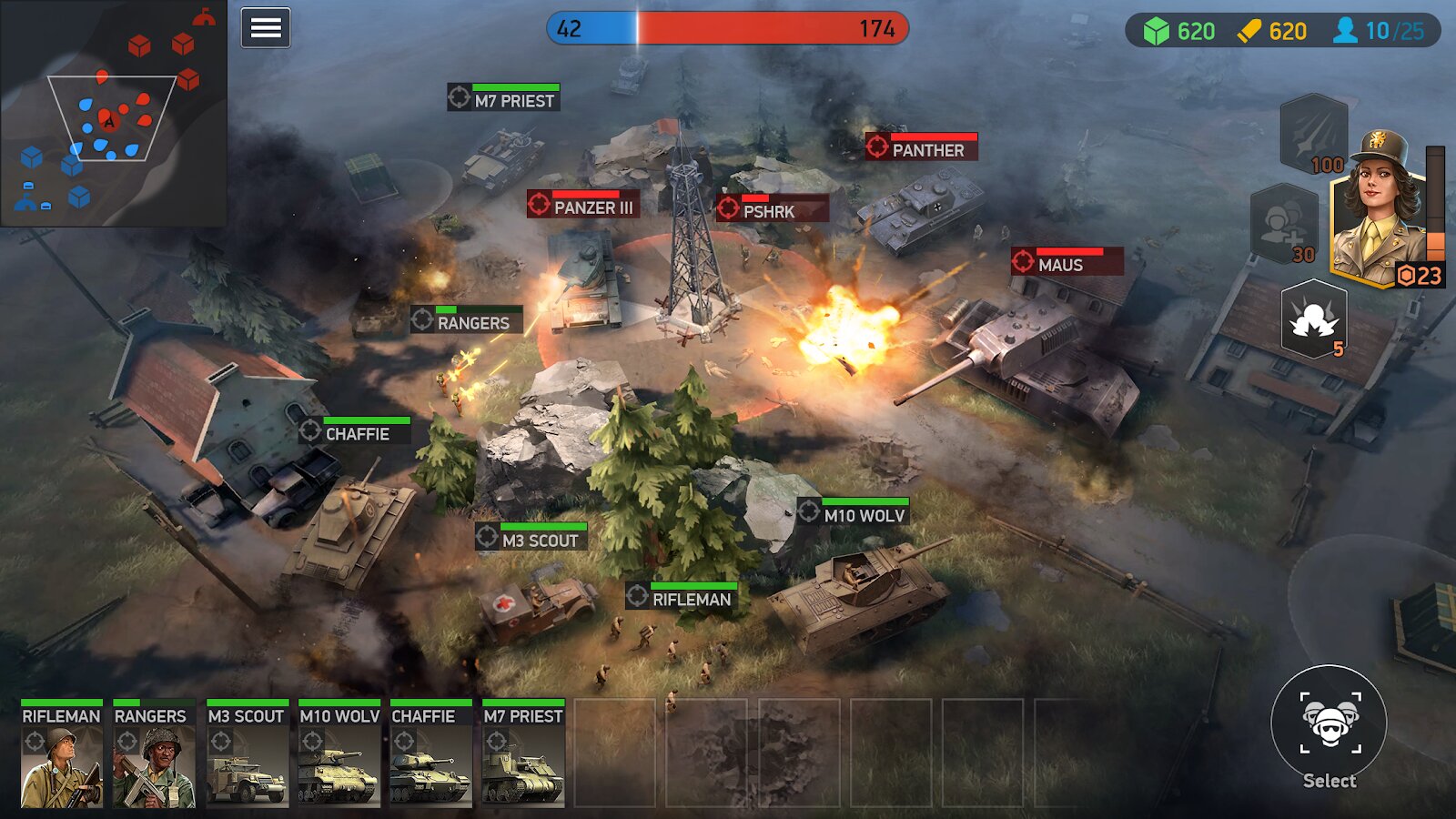Open the hamburger menu
This screenshot has height=819, width=1456.
click(x=265, y=28)
